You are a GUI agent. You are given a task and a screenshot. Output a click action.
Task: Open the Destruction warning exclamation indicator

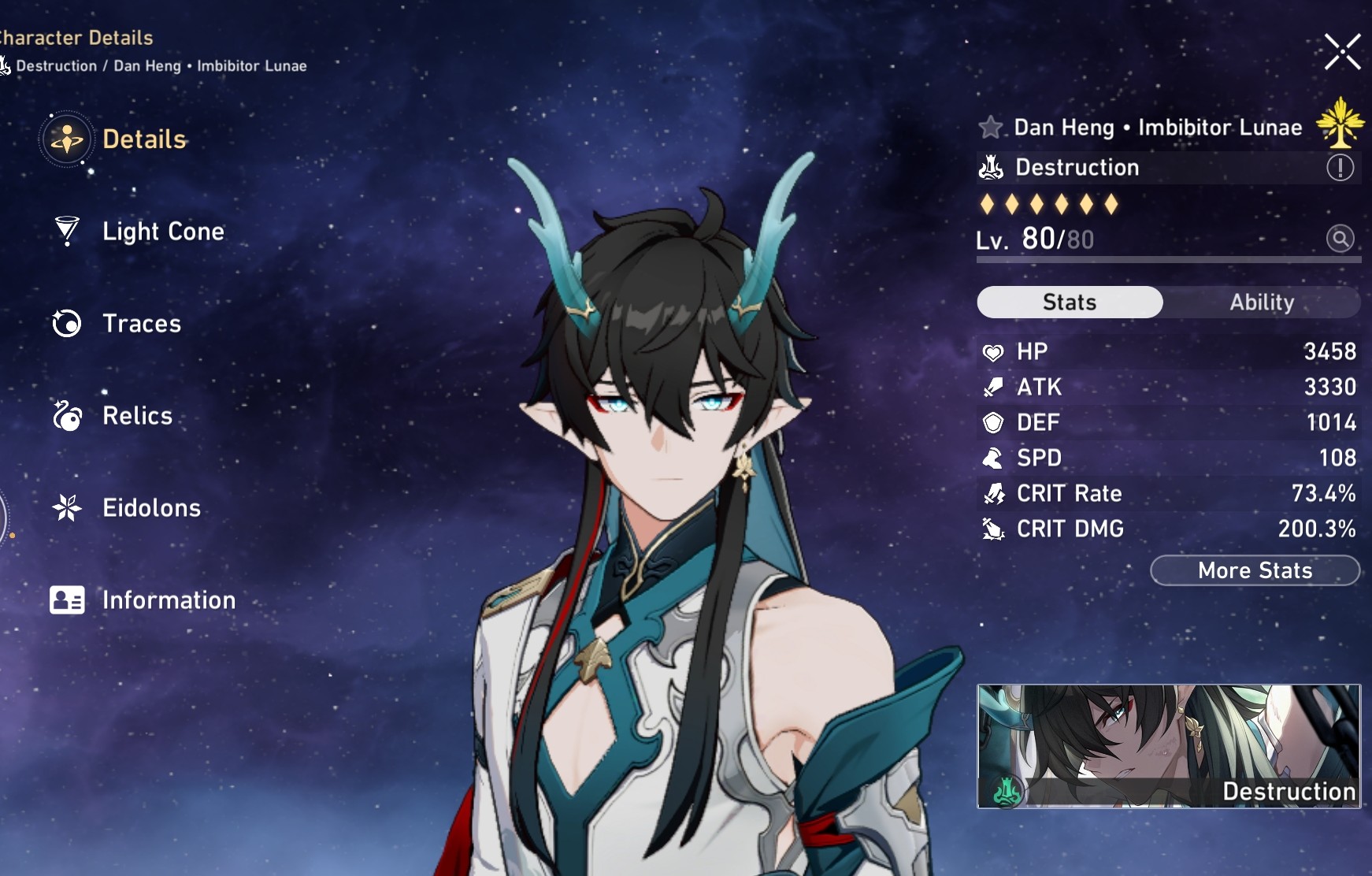pyautogui.click(x=1340, y=168)
